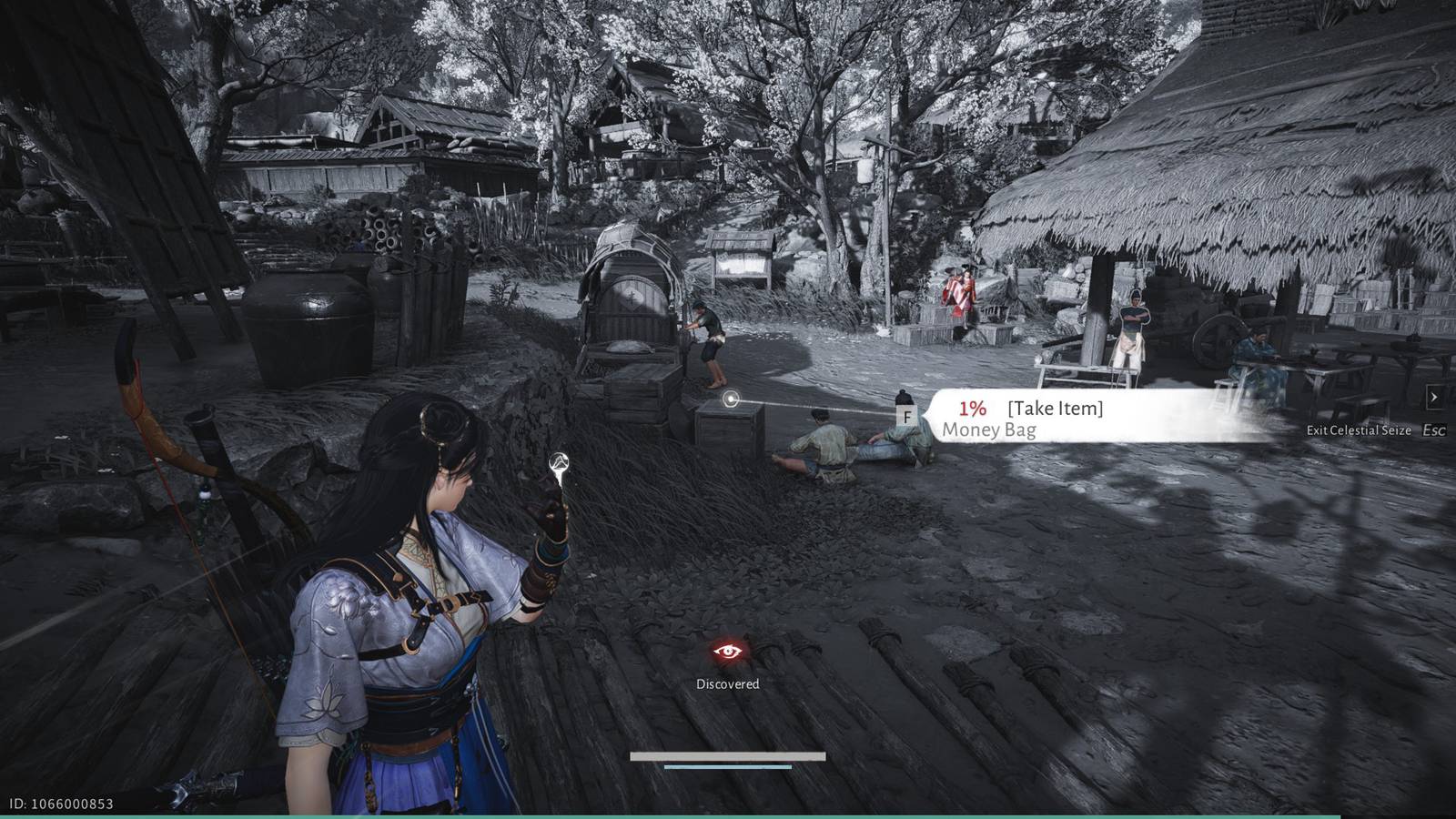Click the red 1% success chance indicator
Screen dimensions: 1456x819
pyautogui.click(x=973, y=409)
